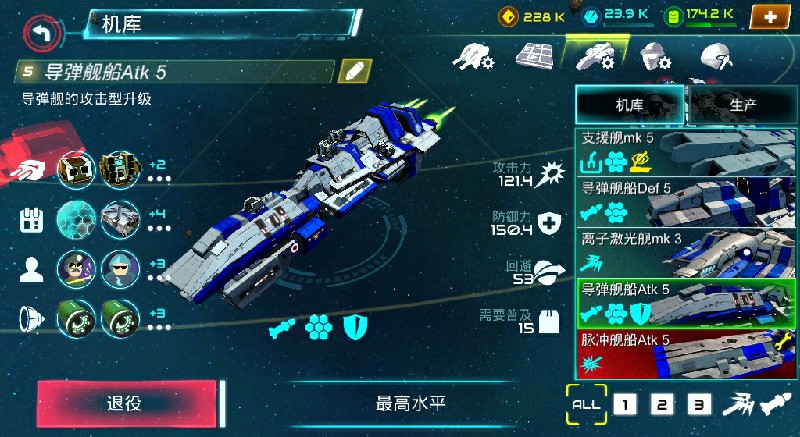Image resolution: width=800 pixels, height=437 pixels.
Task: Switch to the 机库 hangar tab
Action: pyautogui.click(x=630, y=104)
